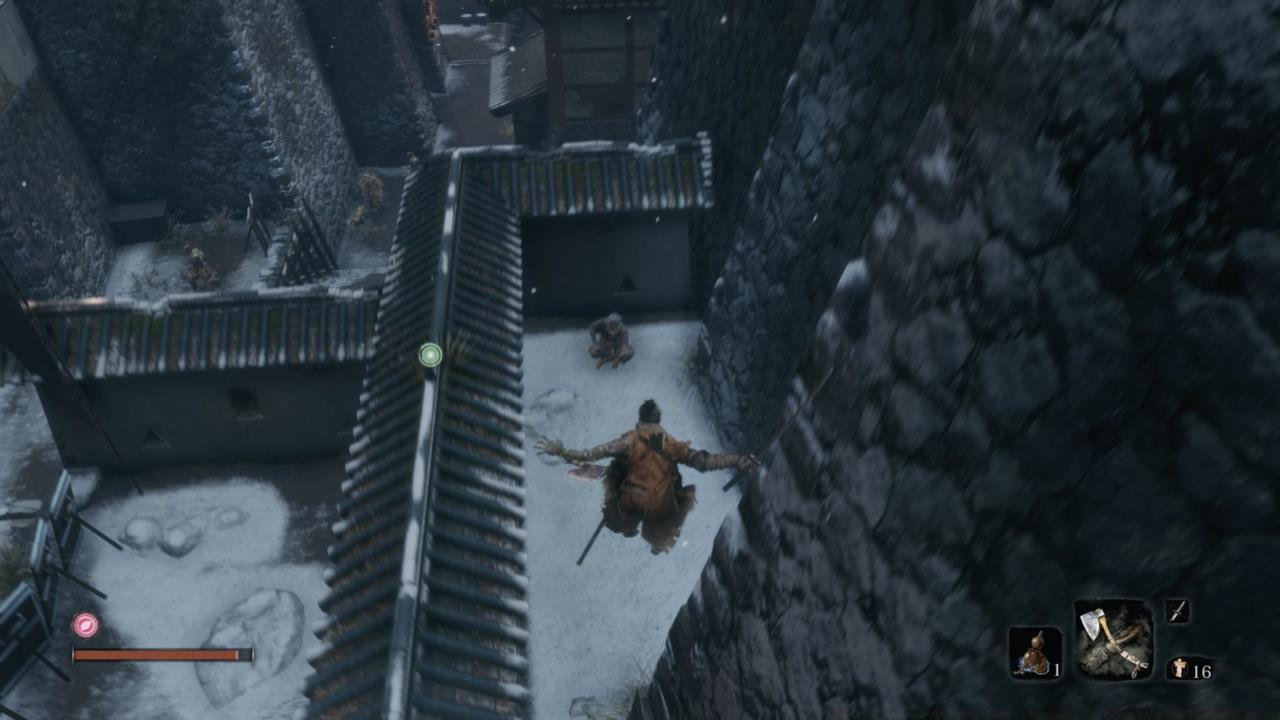1280x720 pixels.
Task: Select the knife weapon slot icon
Action: [x=1178, y=612]
